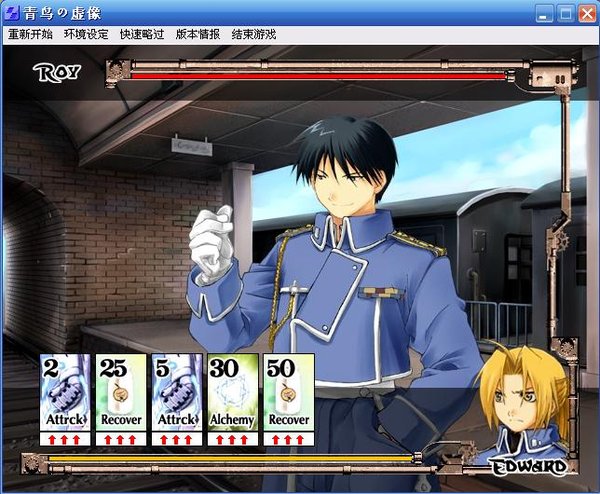The height and width of the screenshot is (494, 600).
Task: Open the 环境设定 settings menu
Action: (x=86, y=34)
